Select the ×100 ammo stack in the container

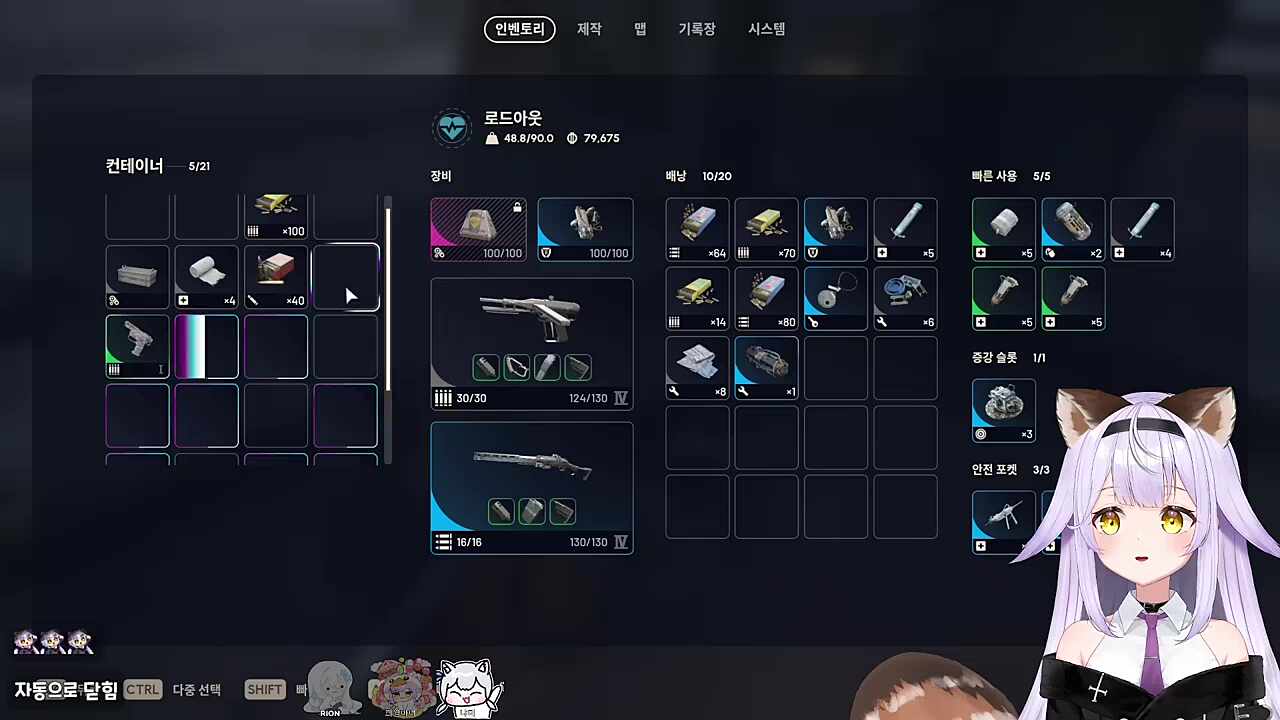pyautogui.click(x=275, y=215)
